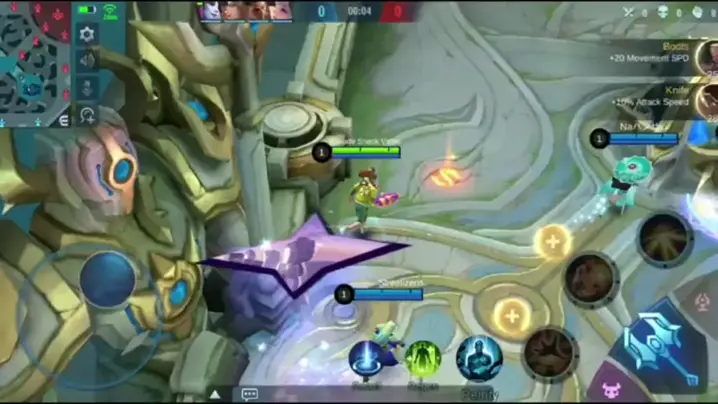This screenshot has height=404, width=718.
Task: Expand the bottom panel arrow
Action: click(214, 394)
